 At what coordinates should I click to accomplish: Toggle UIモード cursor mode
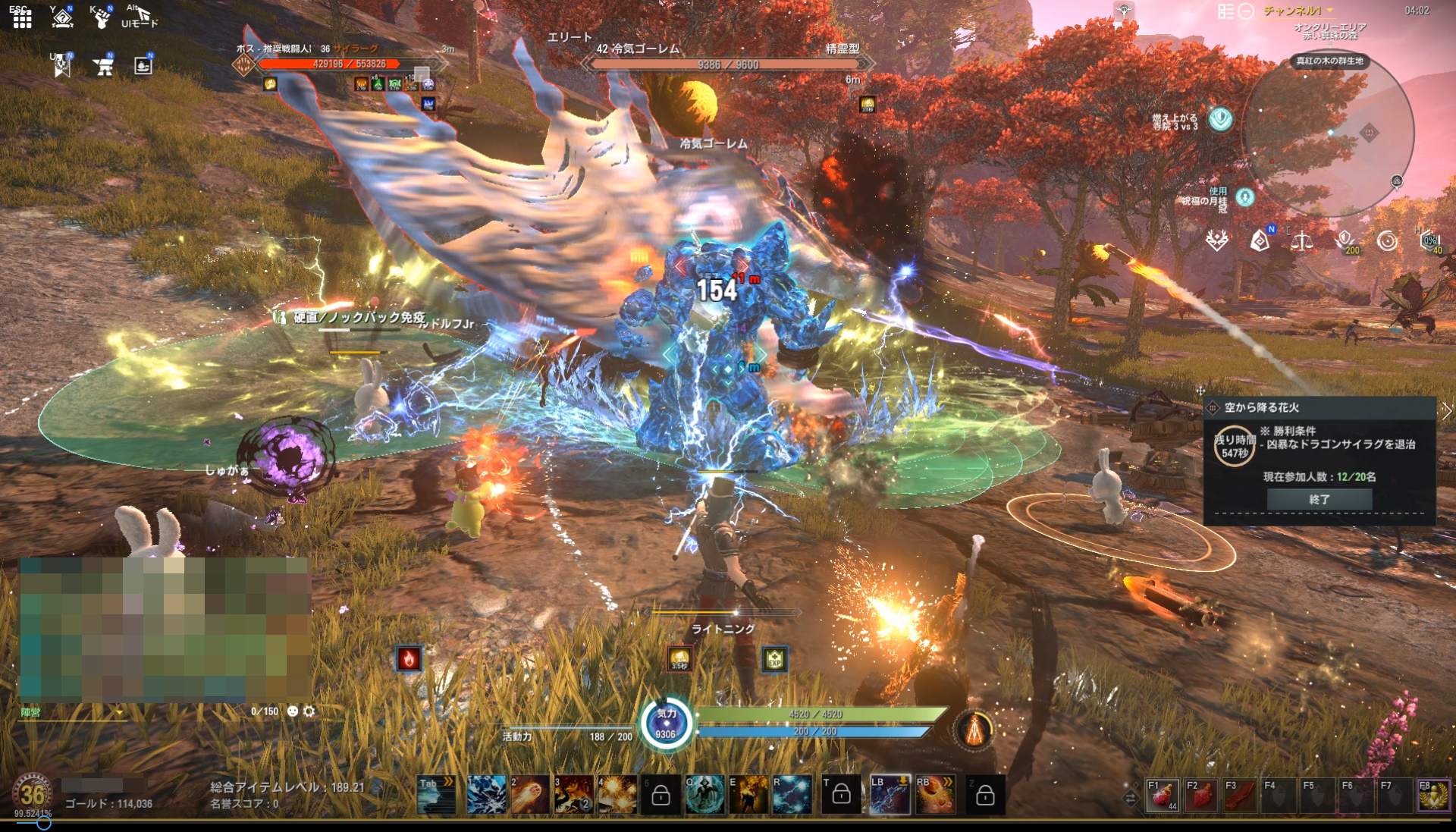[x=140, y=17]
